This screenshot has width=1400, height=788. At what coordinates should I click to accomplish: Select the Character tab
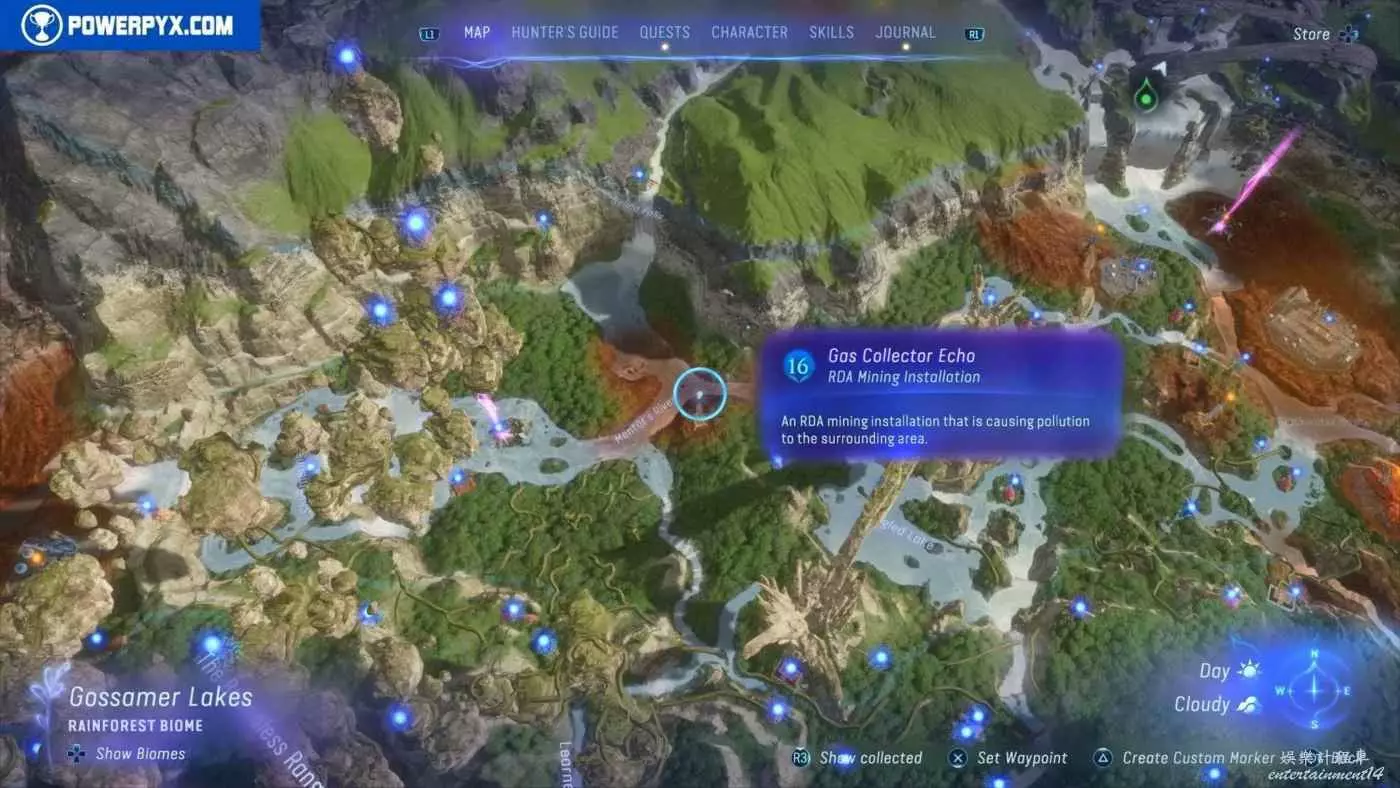[749, 33]
